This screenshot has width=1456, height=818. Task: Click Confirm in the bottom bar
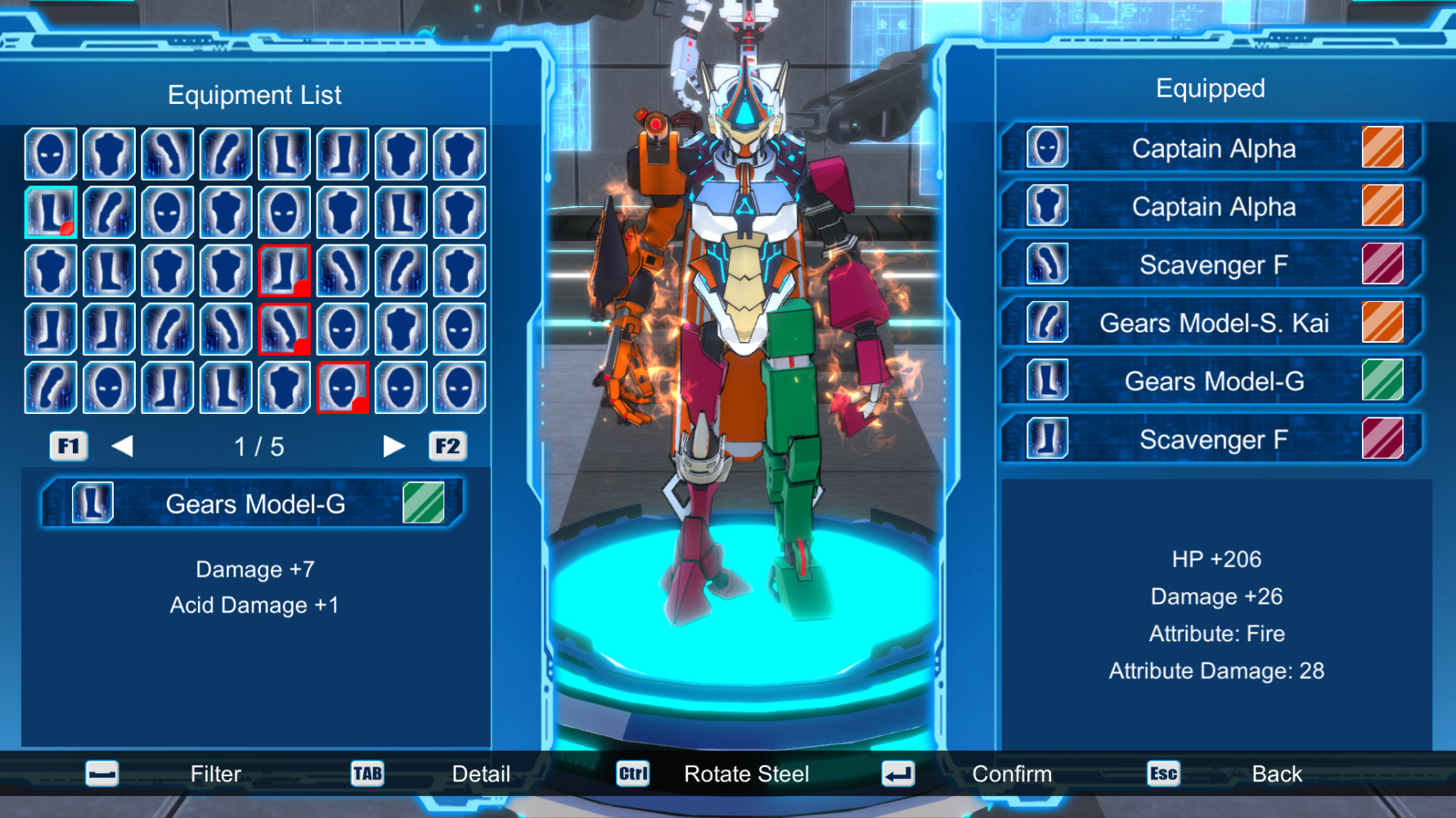(1012, 773)
